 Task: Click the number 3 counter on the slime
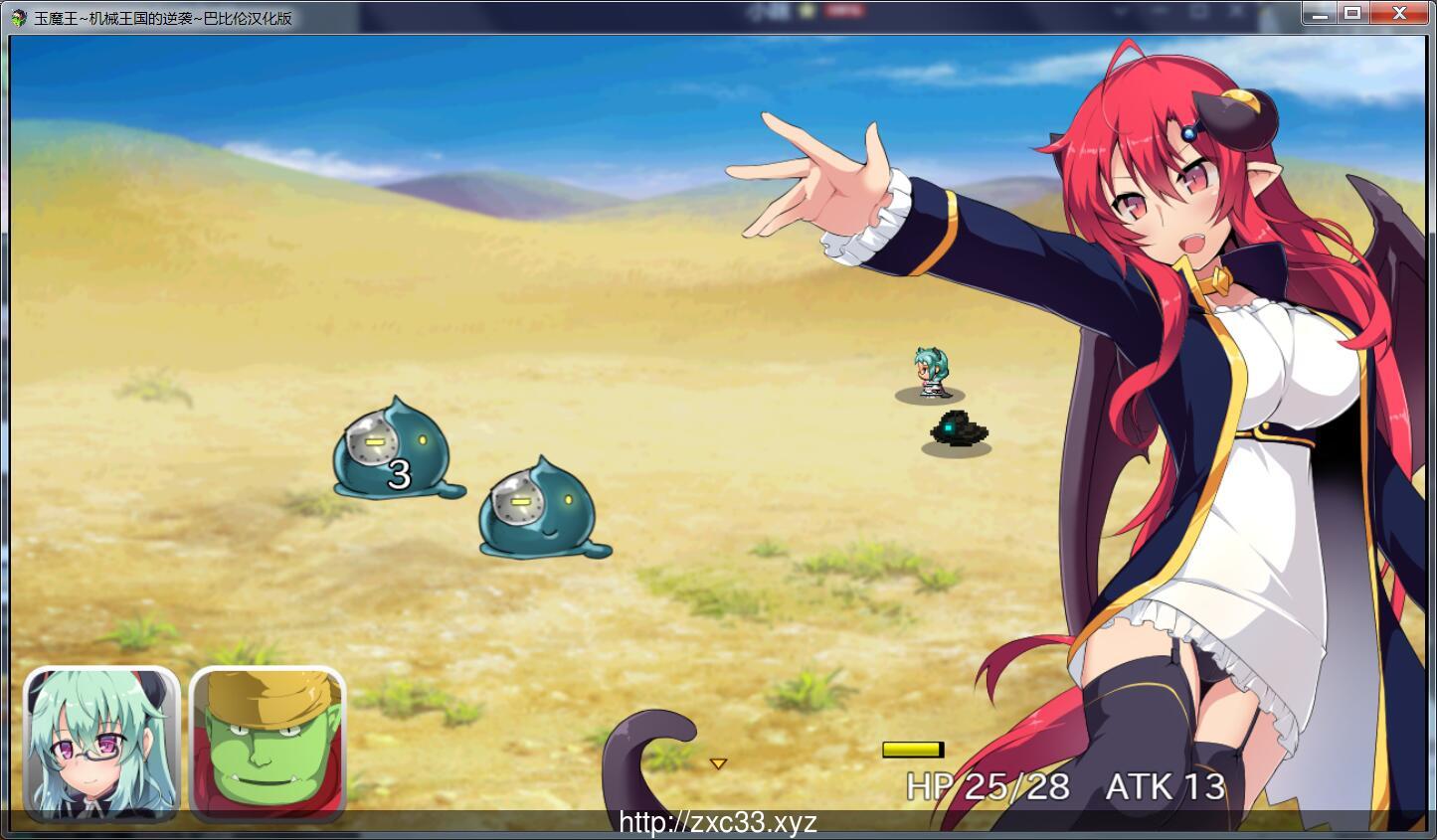pyautogui.click(x=400, y=474)
